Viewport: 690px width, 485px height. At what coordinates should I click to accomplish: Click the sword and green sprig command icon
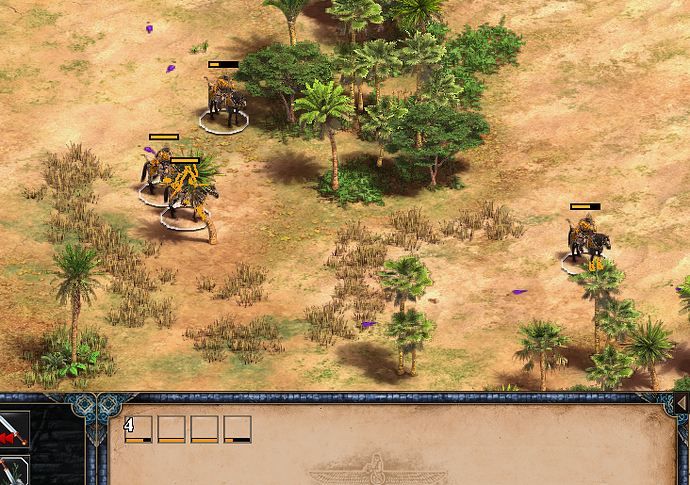click(13, 471)
